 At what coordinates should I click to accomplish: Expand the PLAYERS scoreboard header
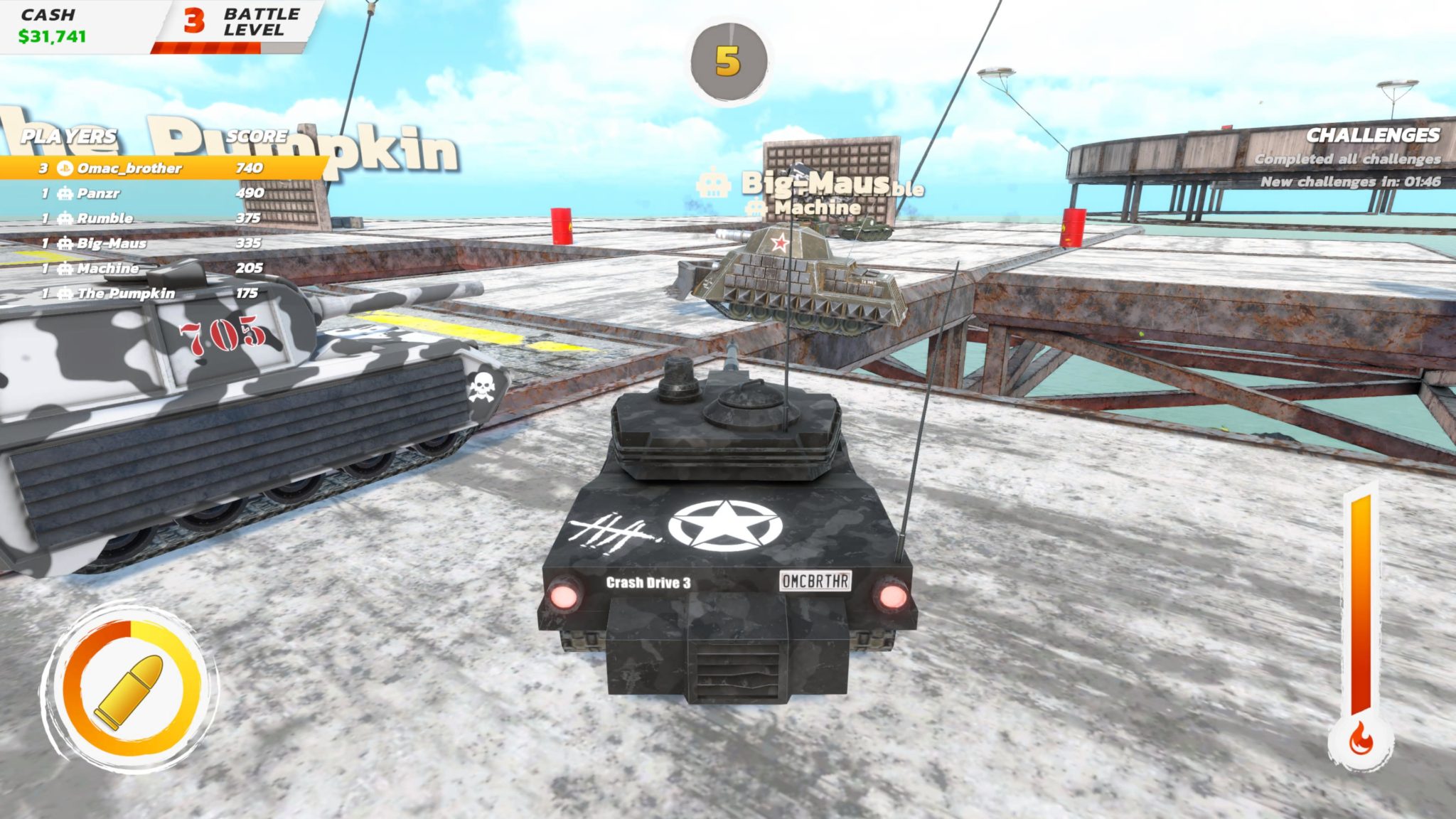click(68, 136)
